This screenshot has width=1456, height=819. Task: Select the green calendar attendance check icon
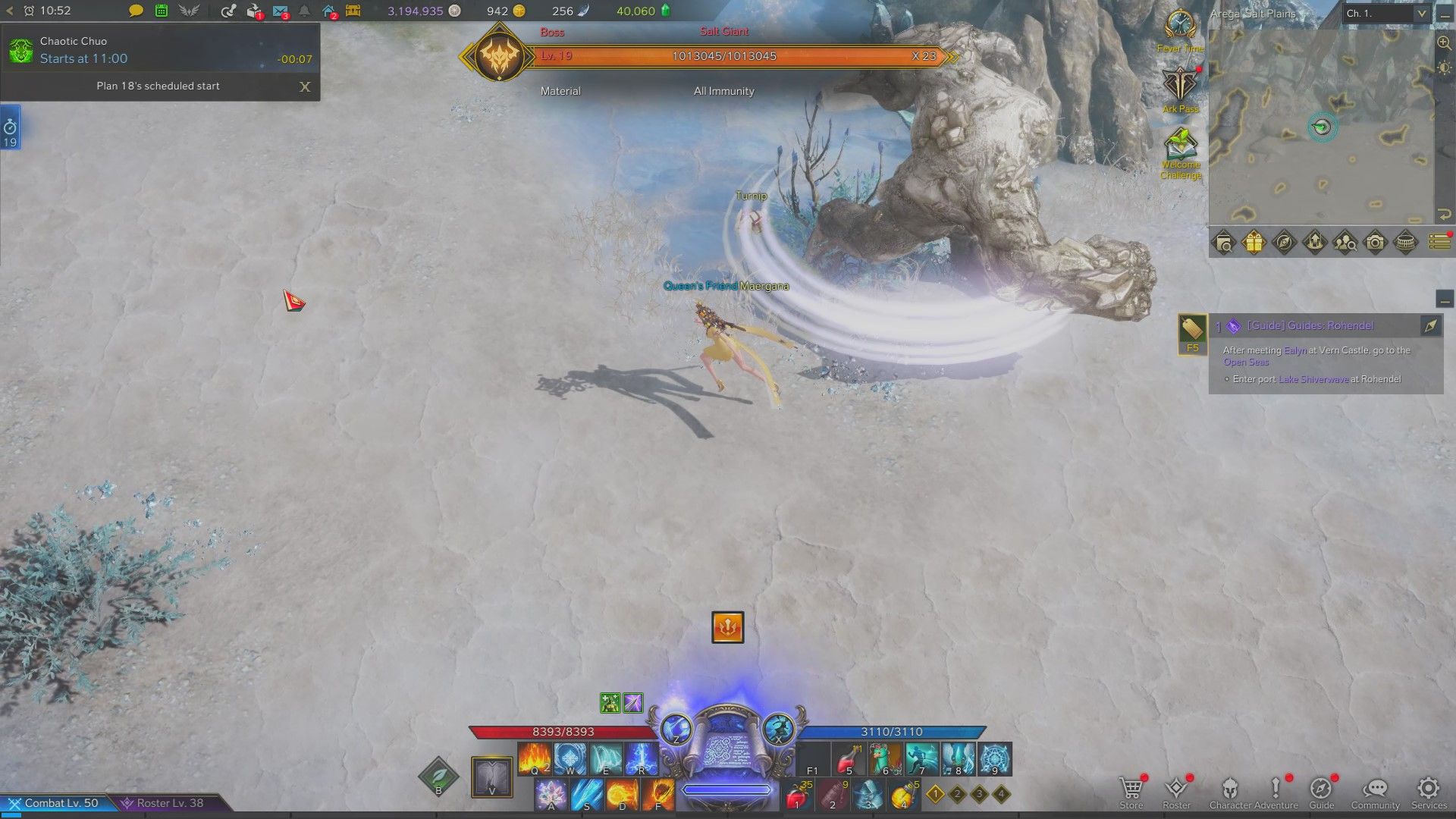click(160, 11)
